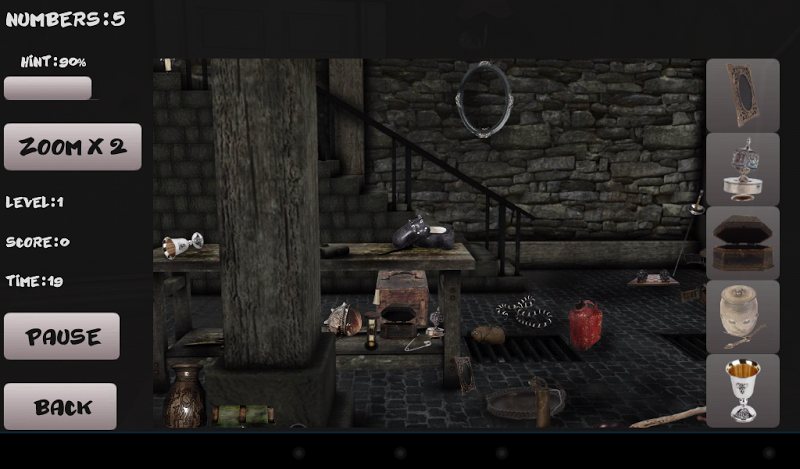Select the silver goblet target thumbnail
The width and height of the screenshot is (800, 469).
pyautogui.click(x=743, y=390)
